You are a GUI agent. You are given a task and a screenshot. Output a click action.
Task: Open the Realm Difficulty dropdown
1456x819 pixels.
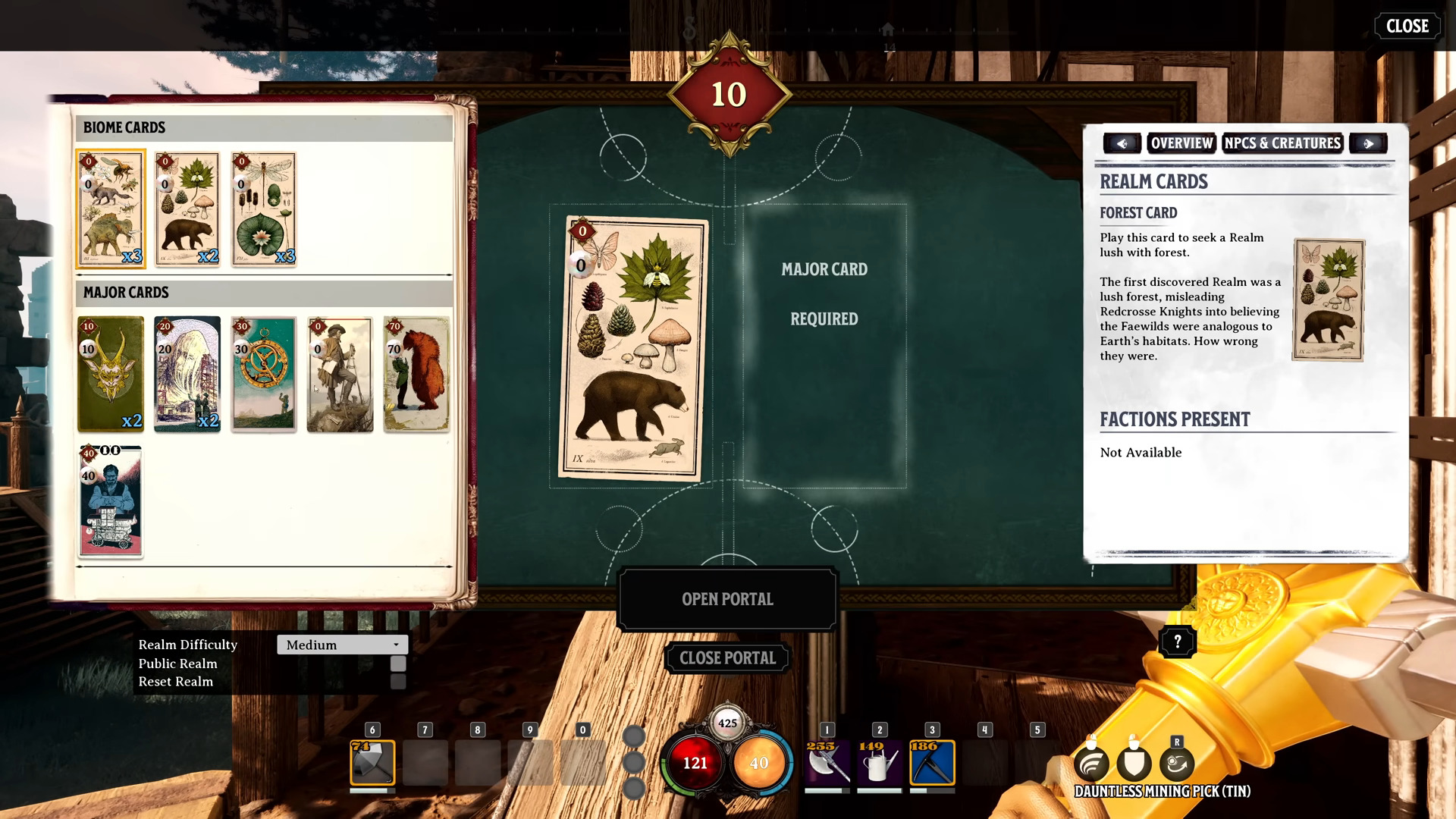[342, 645]
